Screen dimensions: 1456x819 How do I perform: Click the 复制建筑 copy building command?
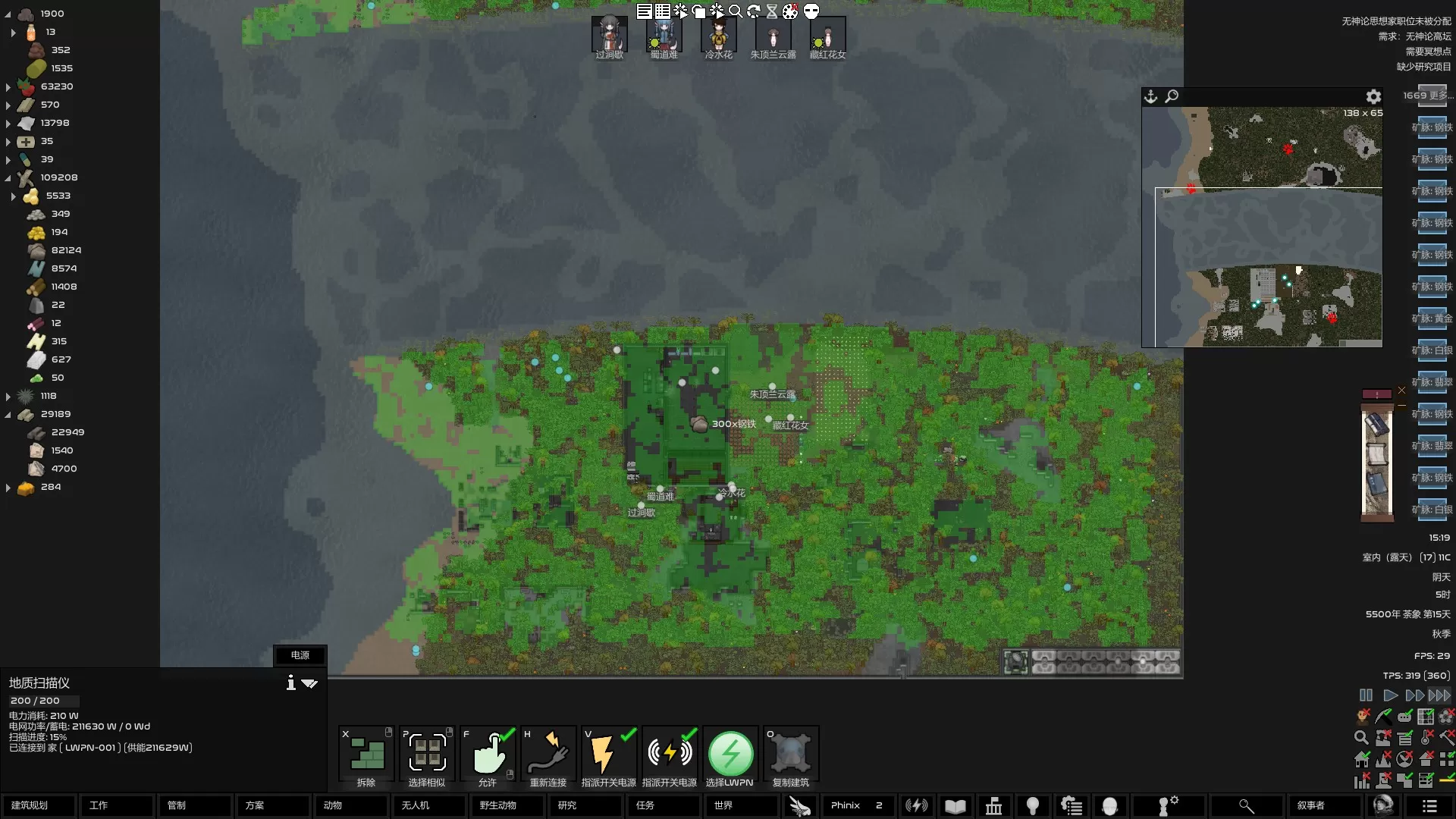pos(791,756)
